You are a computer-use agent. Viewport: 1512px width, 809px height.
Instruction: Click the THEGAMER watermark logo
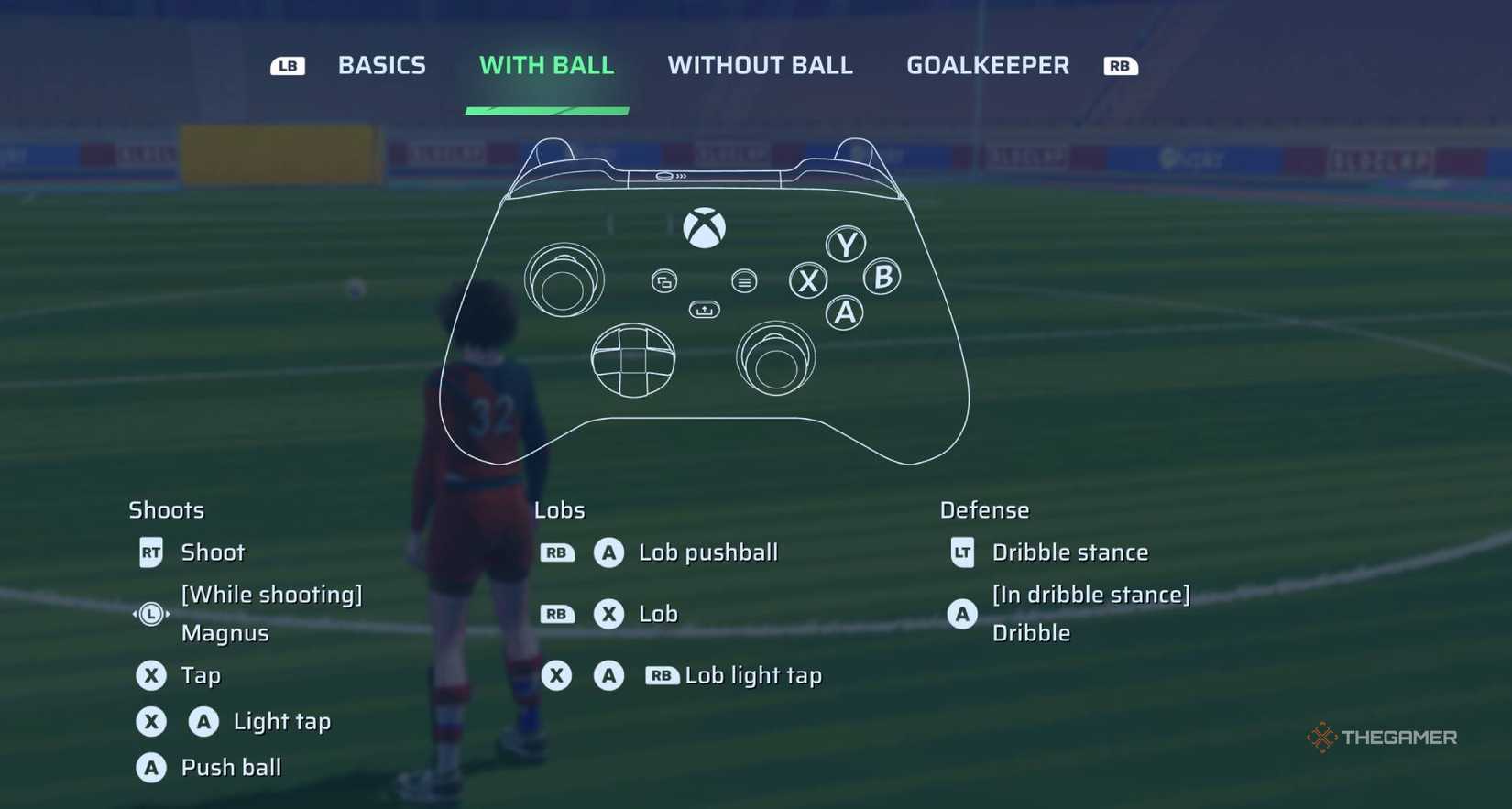tap(1382, 737)
